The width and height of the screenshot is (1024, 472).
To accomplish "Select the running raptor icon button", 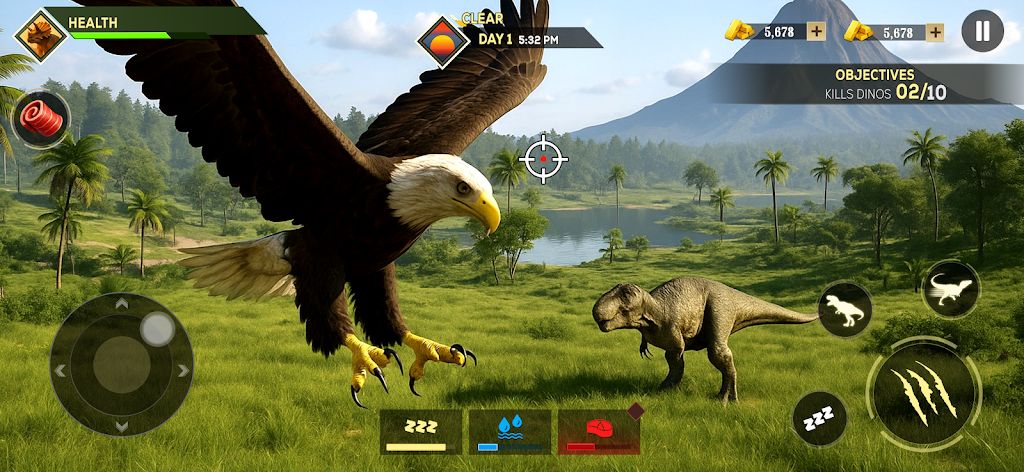I will 950,289.
